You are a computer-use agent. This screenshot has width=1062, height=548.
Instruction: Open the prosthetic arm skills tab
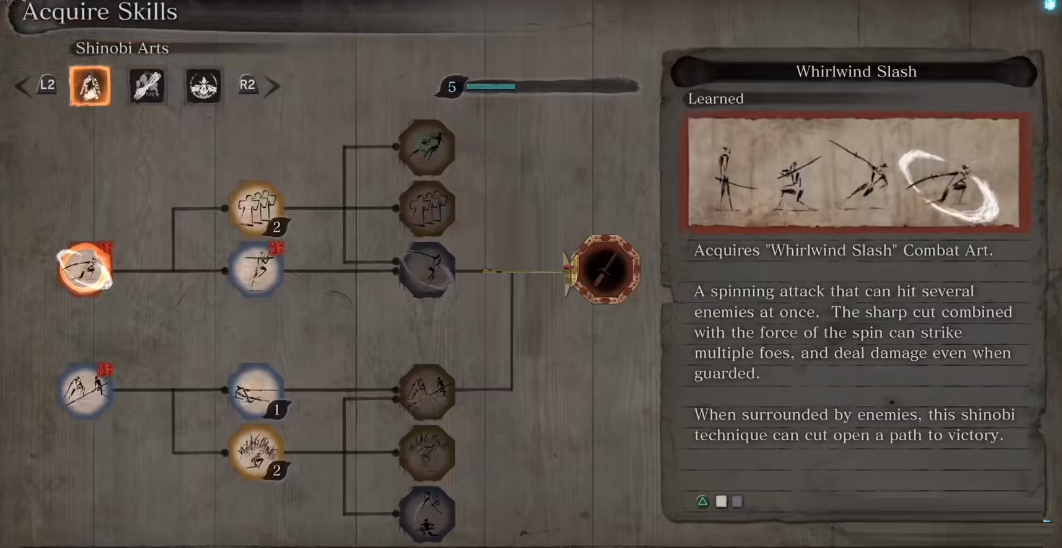click(x=147, y=86)
